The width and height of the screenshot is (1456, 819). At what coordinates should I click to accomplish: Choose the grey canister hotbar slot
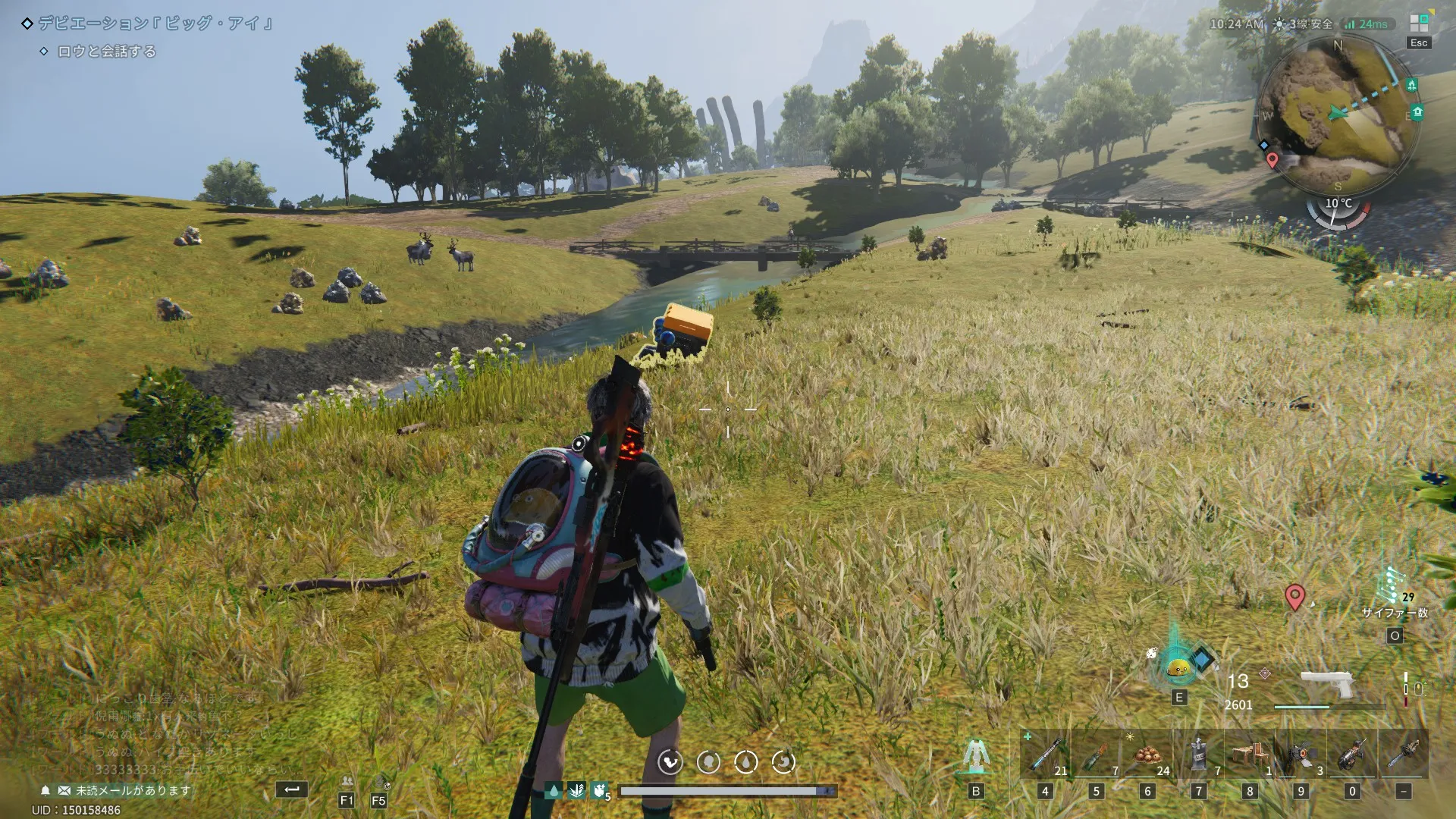click(x=1198, y=754)
